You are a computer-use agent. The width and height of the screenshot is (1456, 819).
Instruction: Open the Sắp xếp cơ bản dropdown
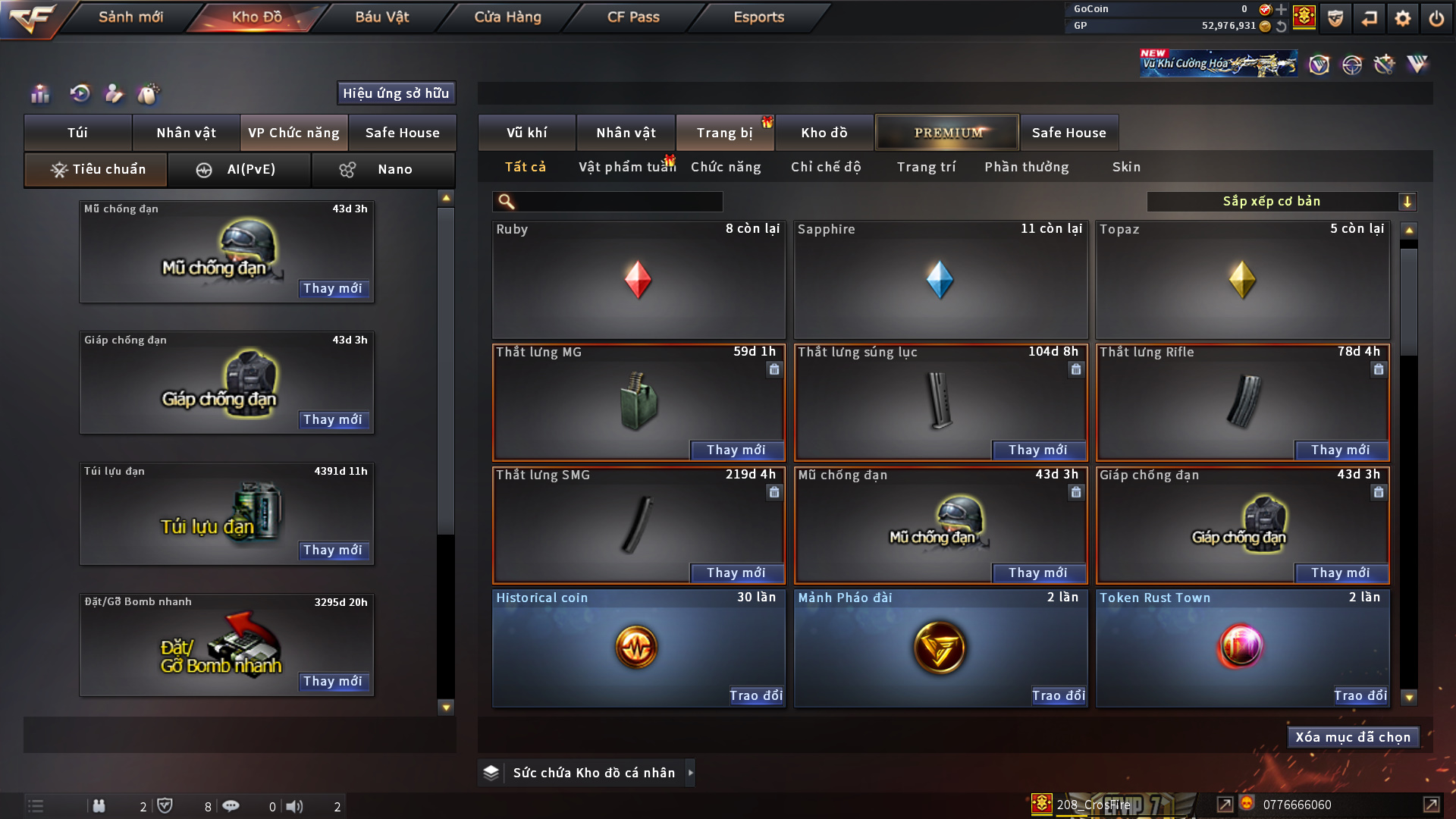click(1281, 201)
